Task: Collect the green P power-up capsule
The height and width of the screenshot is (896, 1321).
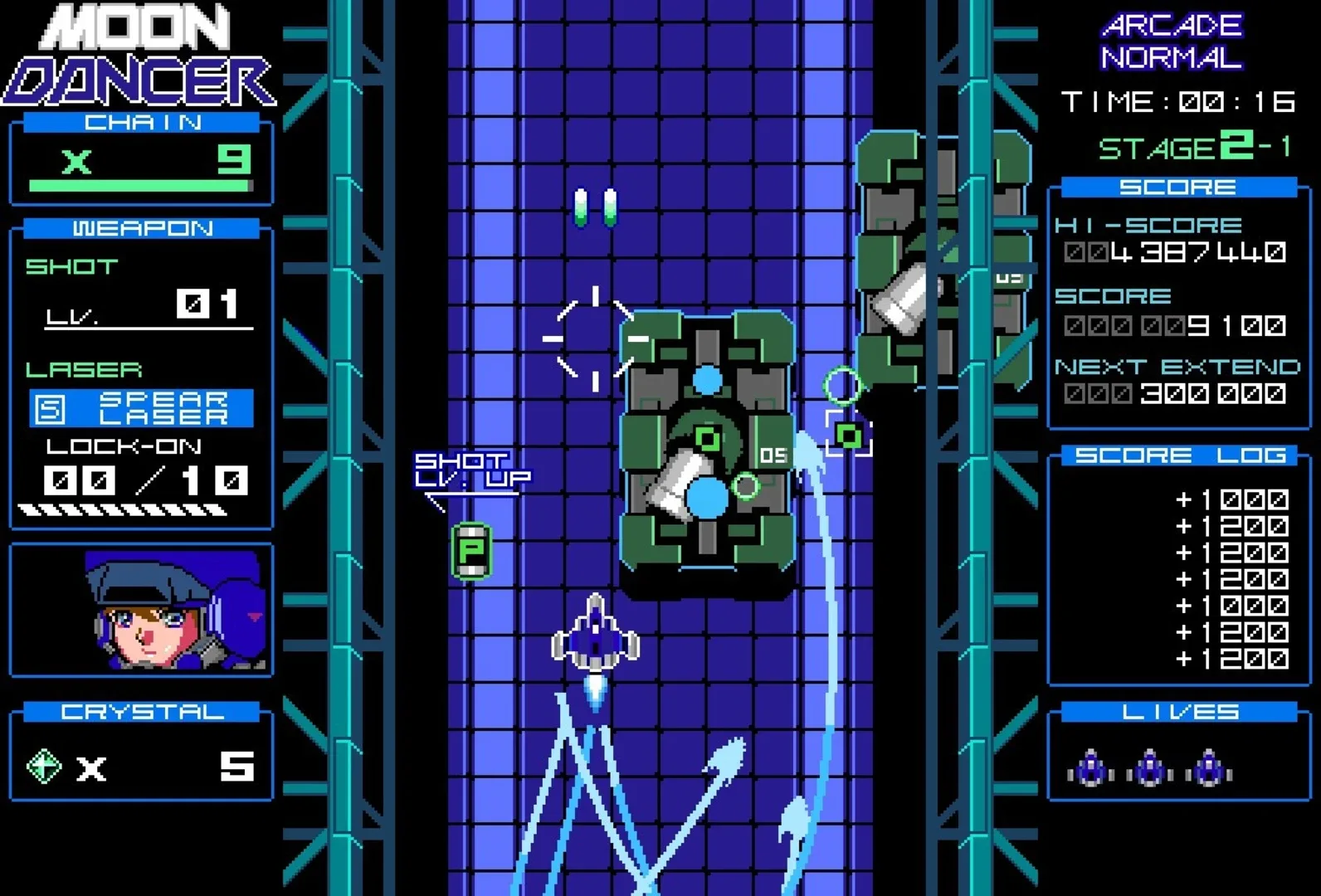Action: [470, 552]
